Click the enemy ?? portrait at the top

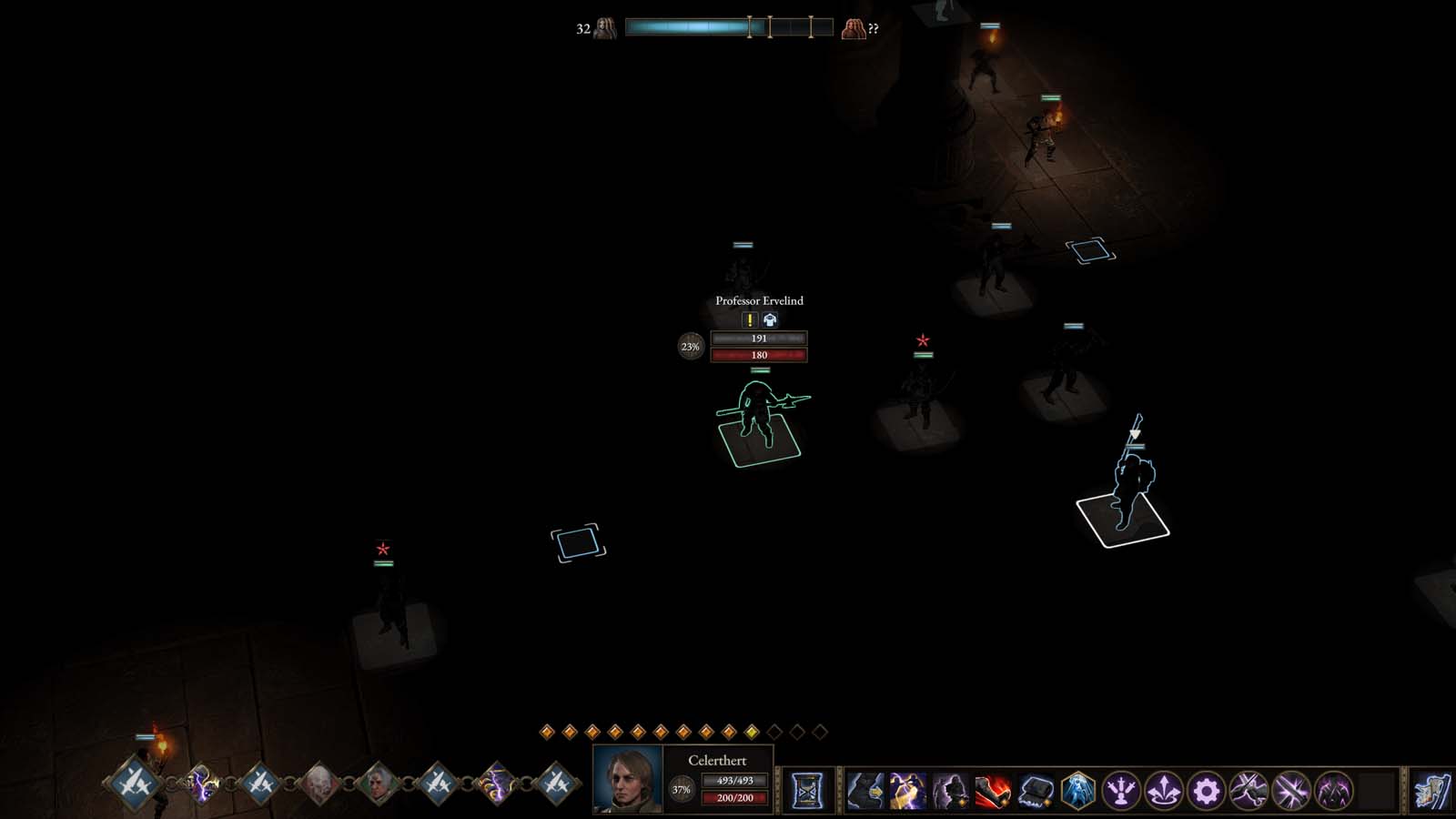pos(854,26)
